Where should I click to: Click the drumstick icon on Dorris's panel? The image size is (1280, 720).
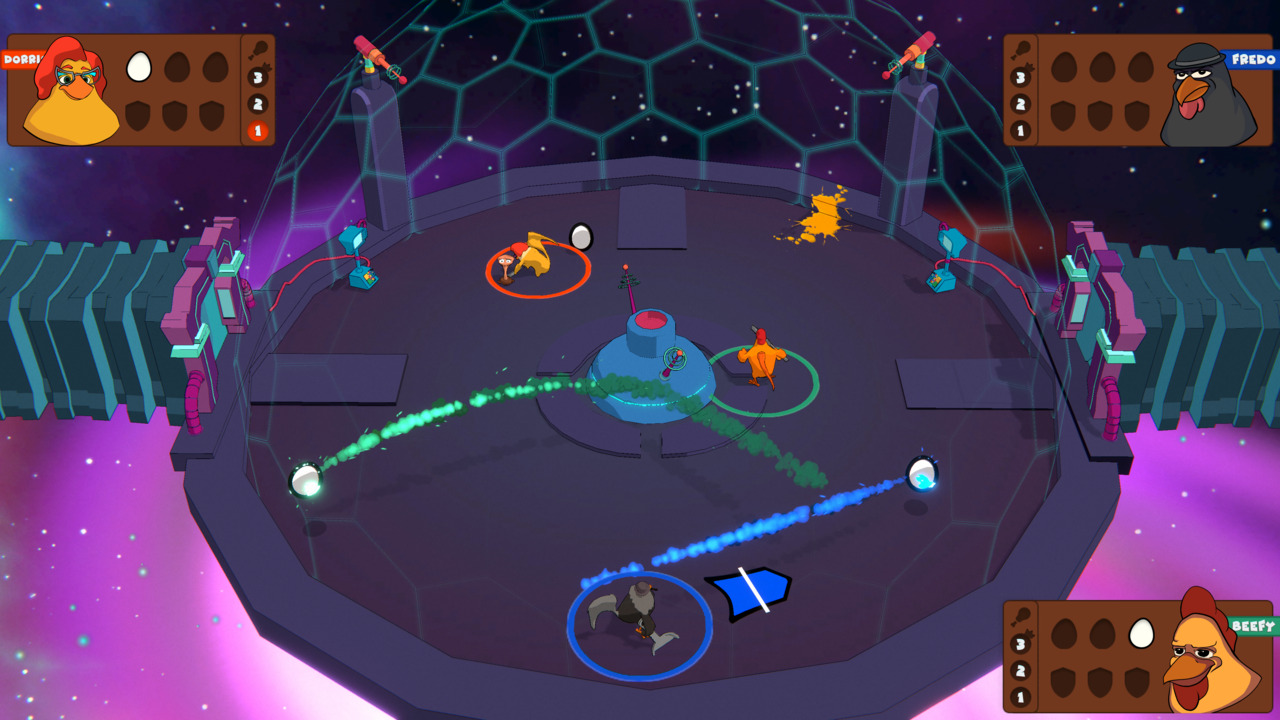pos(258,47)
